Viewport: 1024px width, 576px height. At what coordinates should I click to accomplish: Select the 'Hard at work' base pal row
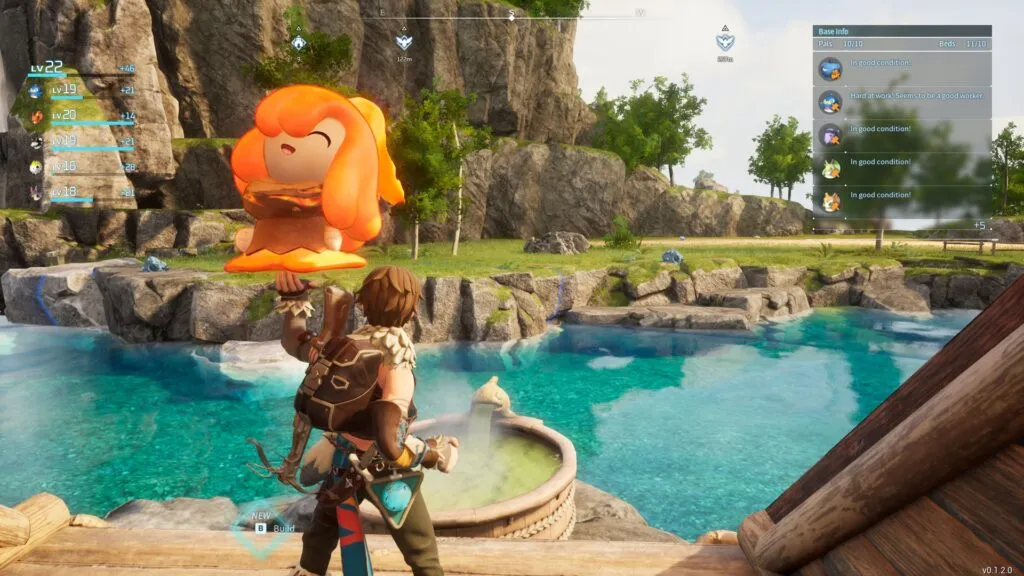coord(901,101)
